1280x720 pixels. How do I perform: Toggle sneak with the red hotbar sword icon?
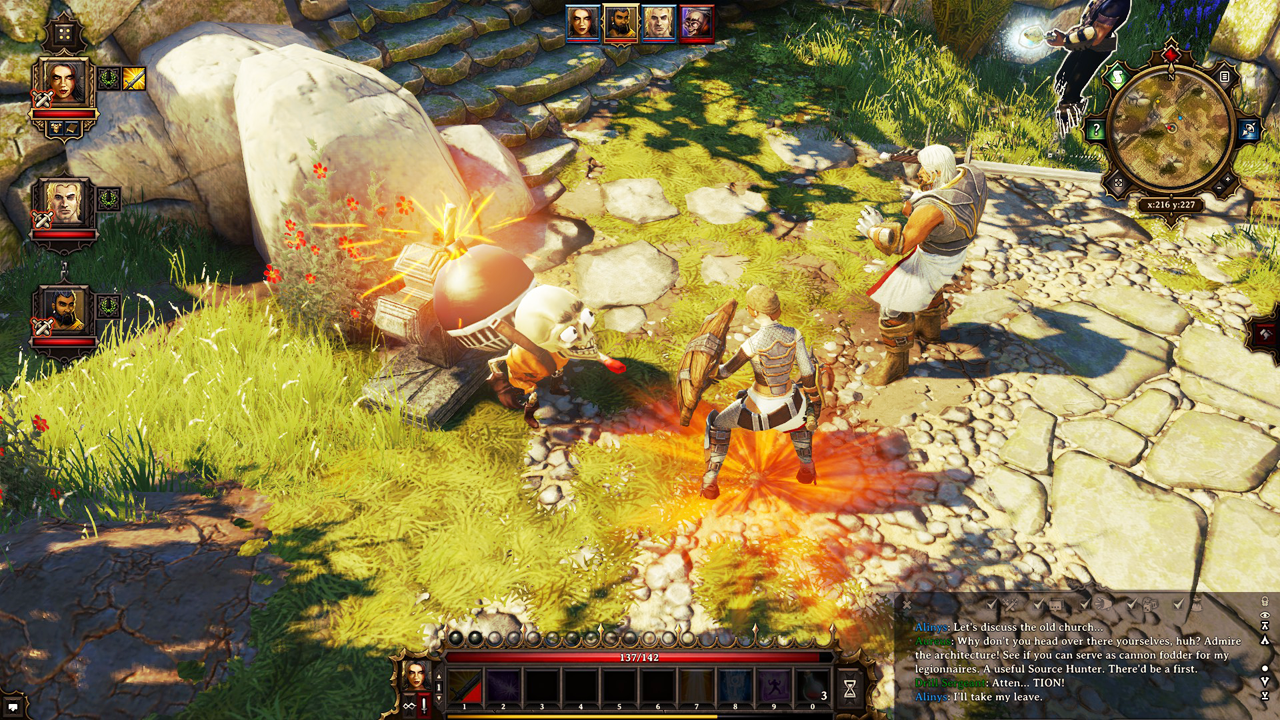coord(425,705)
